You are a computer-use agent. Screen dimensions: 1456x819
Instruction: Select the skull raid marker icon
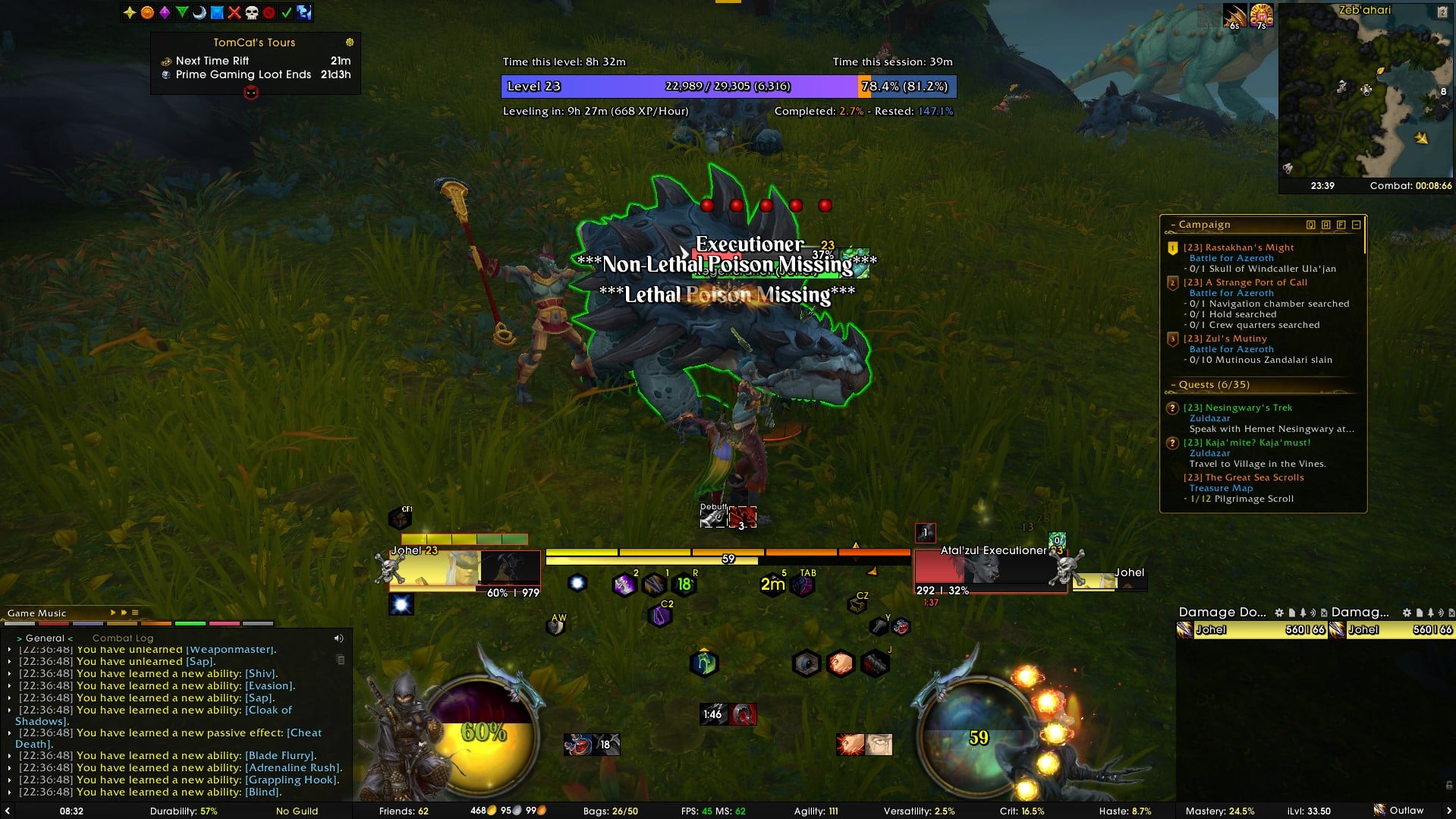[x=252, y=12]
